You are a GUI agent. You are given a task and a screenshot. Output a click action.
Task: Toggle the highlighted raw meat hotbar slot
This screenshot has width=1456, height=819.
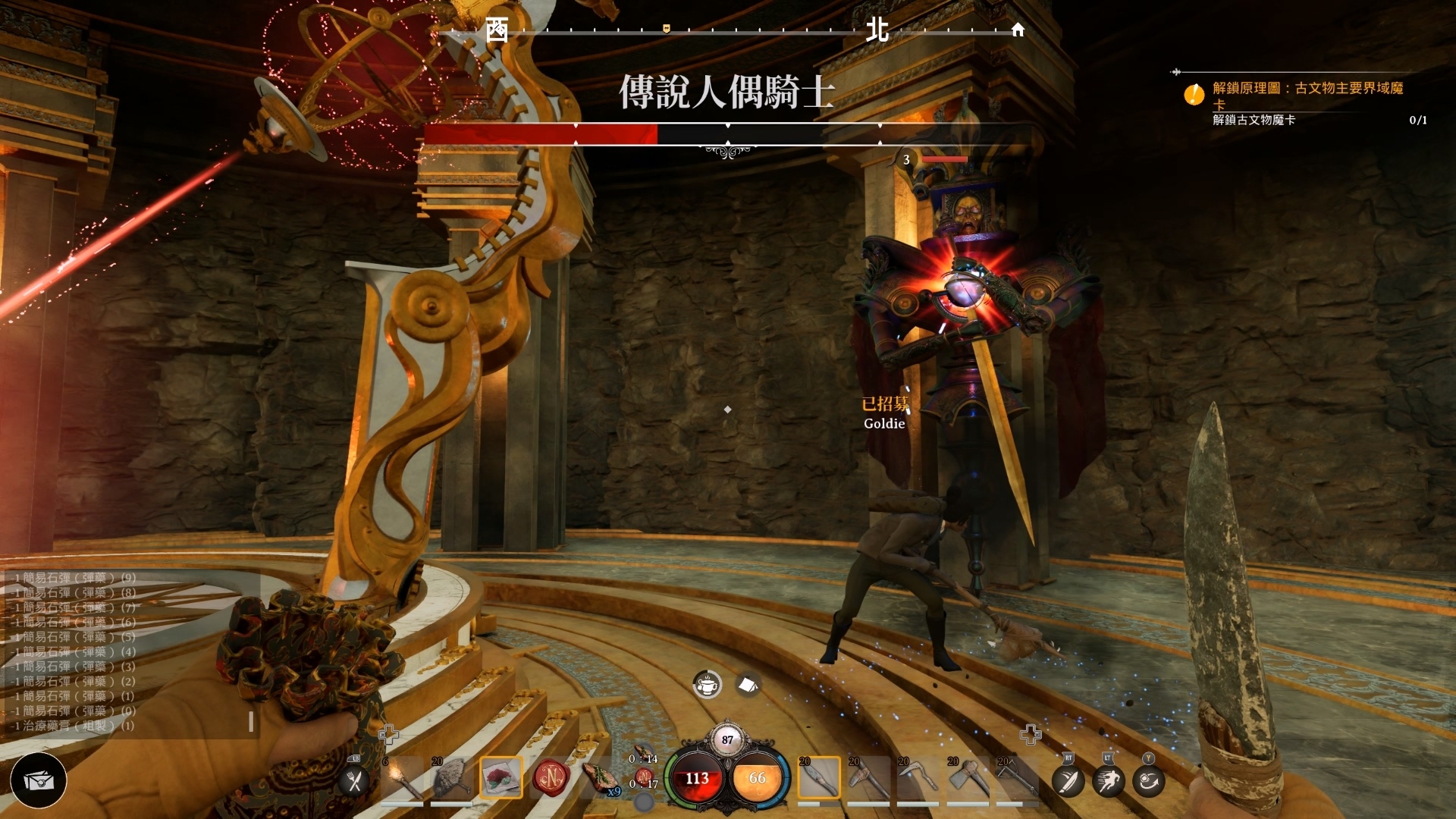502,779
